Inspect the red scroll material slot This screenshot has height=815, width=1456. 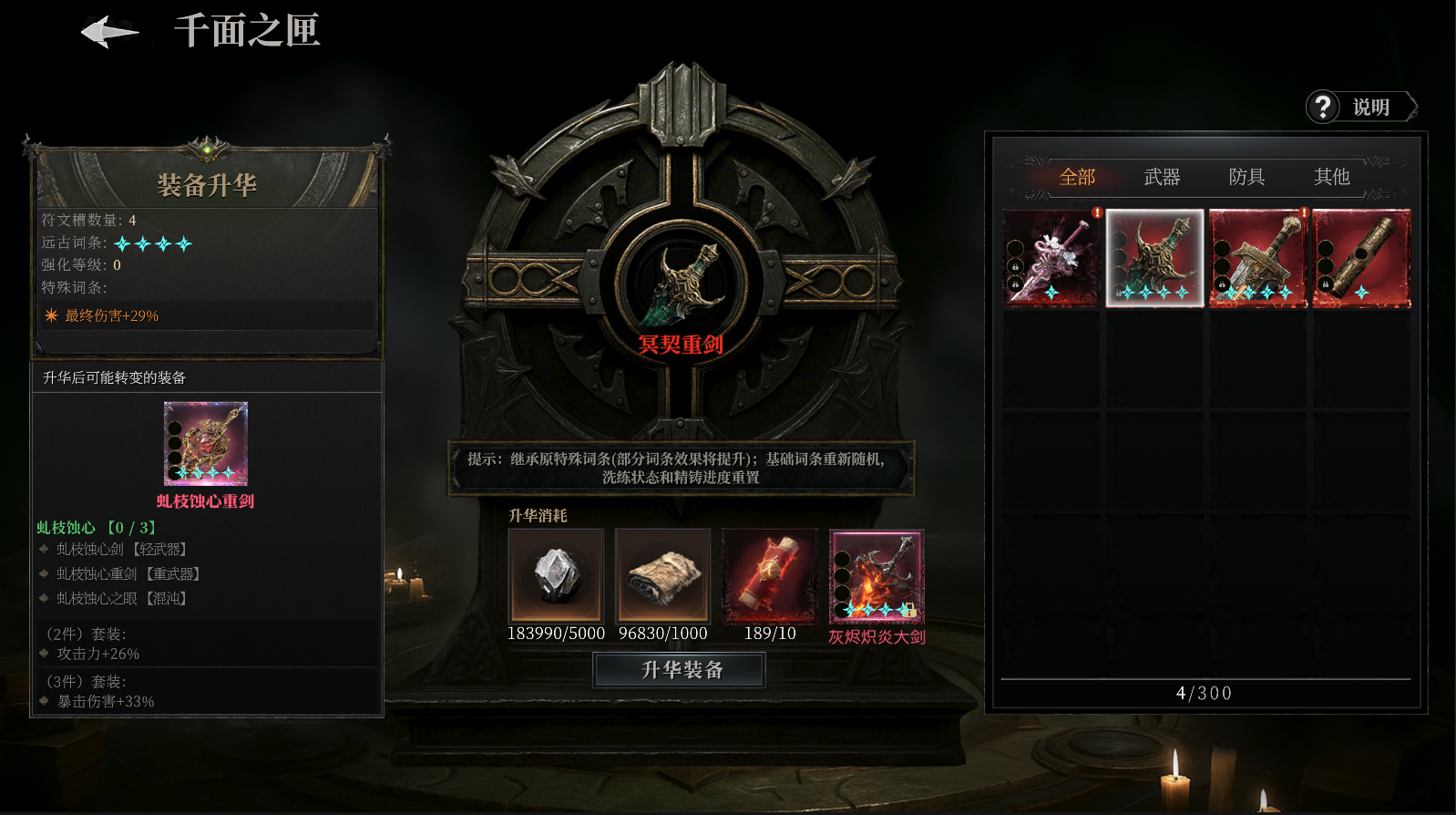pyautogui.click(x=770, y=576)
